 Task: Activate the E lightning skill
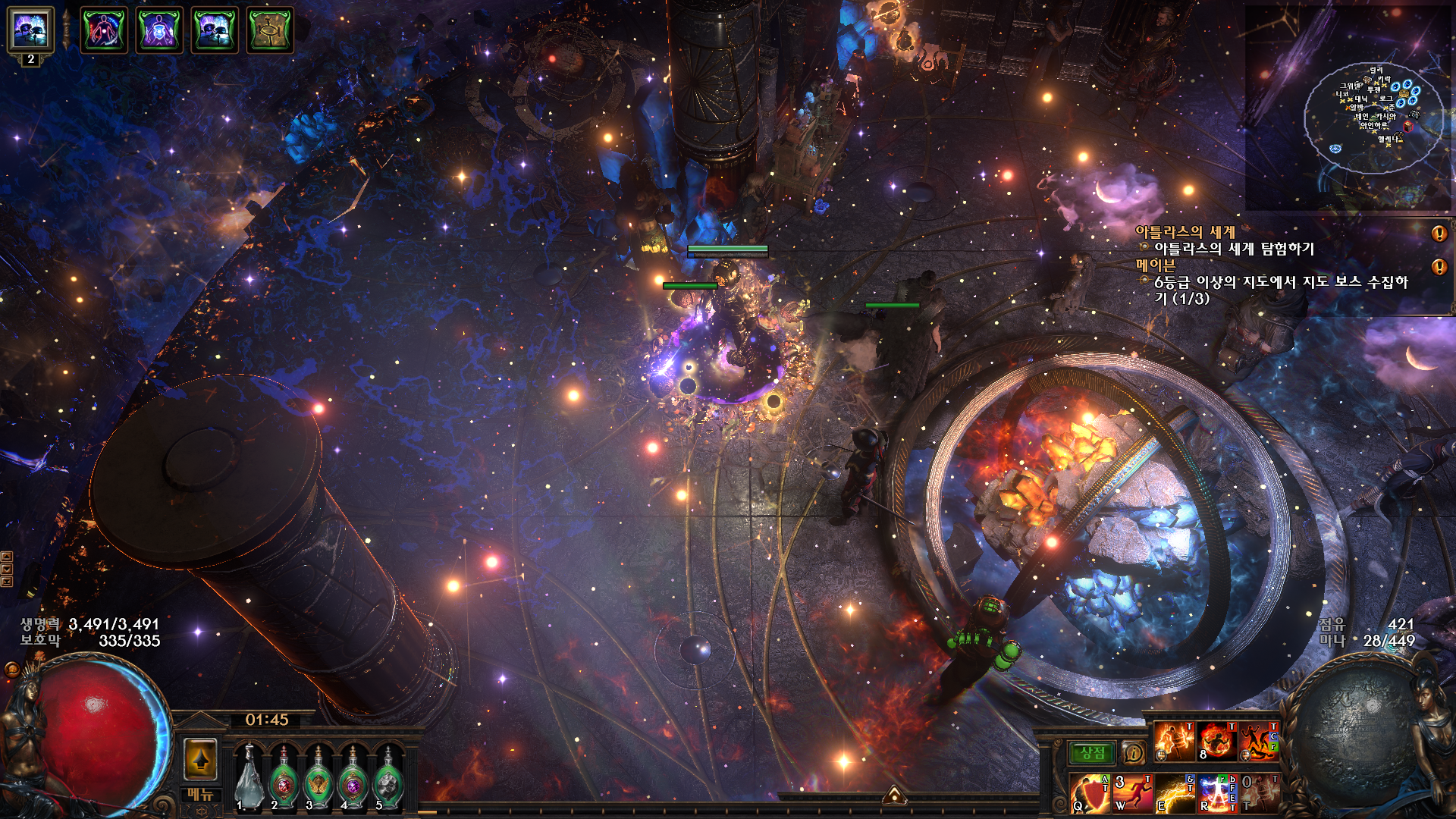pos(1175,793)
